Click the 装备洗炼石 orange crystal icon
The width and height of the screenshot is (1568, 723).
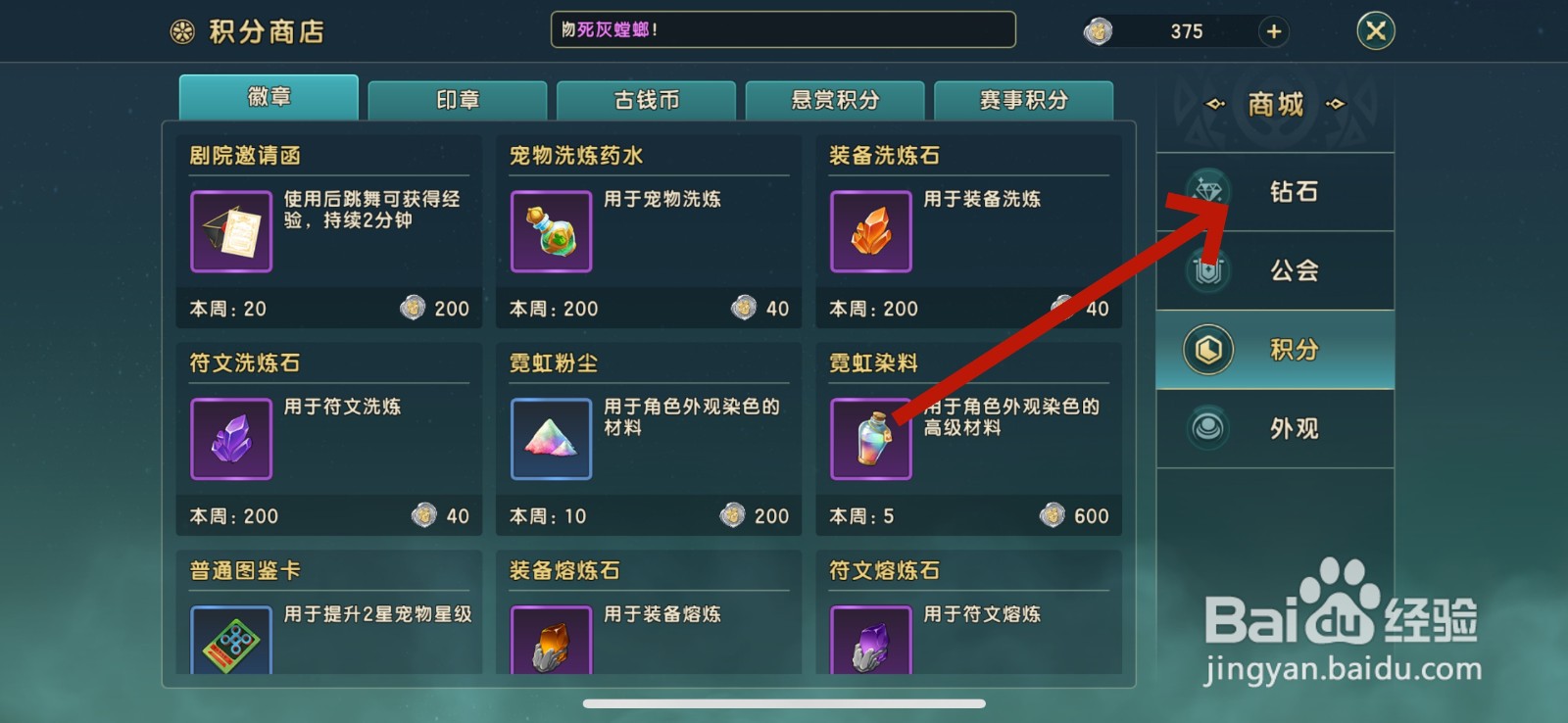(x=870, y=231)
